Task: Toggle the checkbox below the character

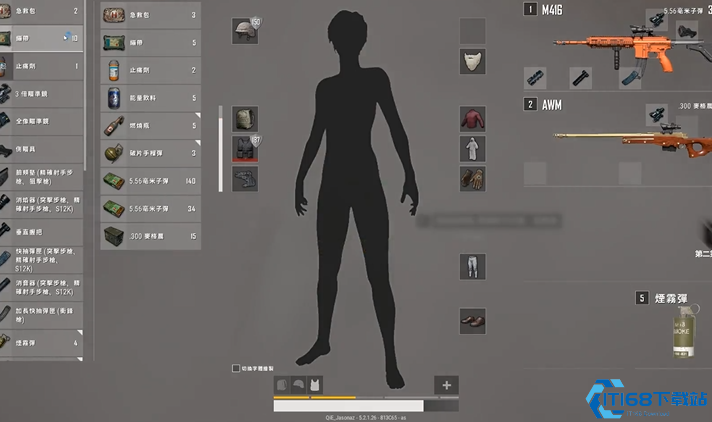Action: tap(235, 368)
